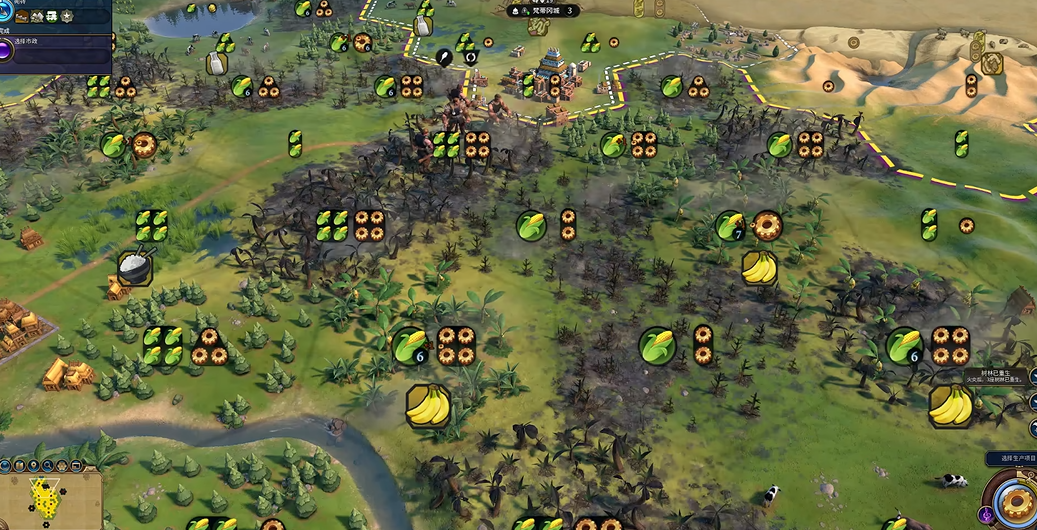This screenshot has width=1037, height=530.
Task: Open the purple music note icon
Action: 985,515
